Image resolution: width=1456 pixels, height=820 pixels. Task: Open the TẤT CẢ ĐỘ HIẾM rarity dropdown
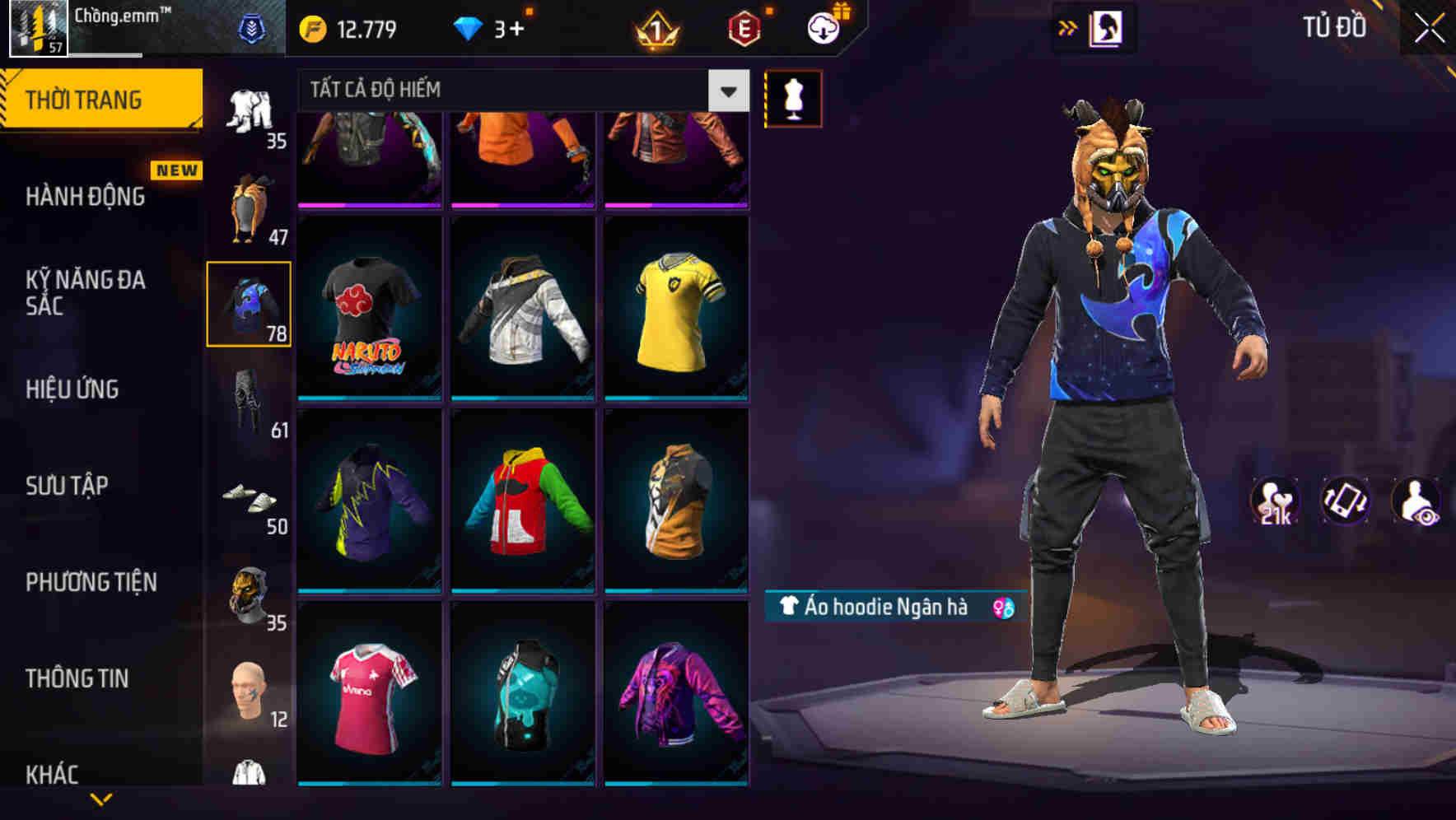click(x=519, y=90)
